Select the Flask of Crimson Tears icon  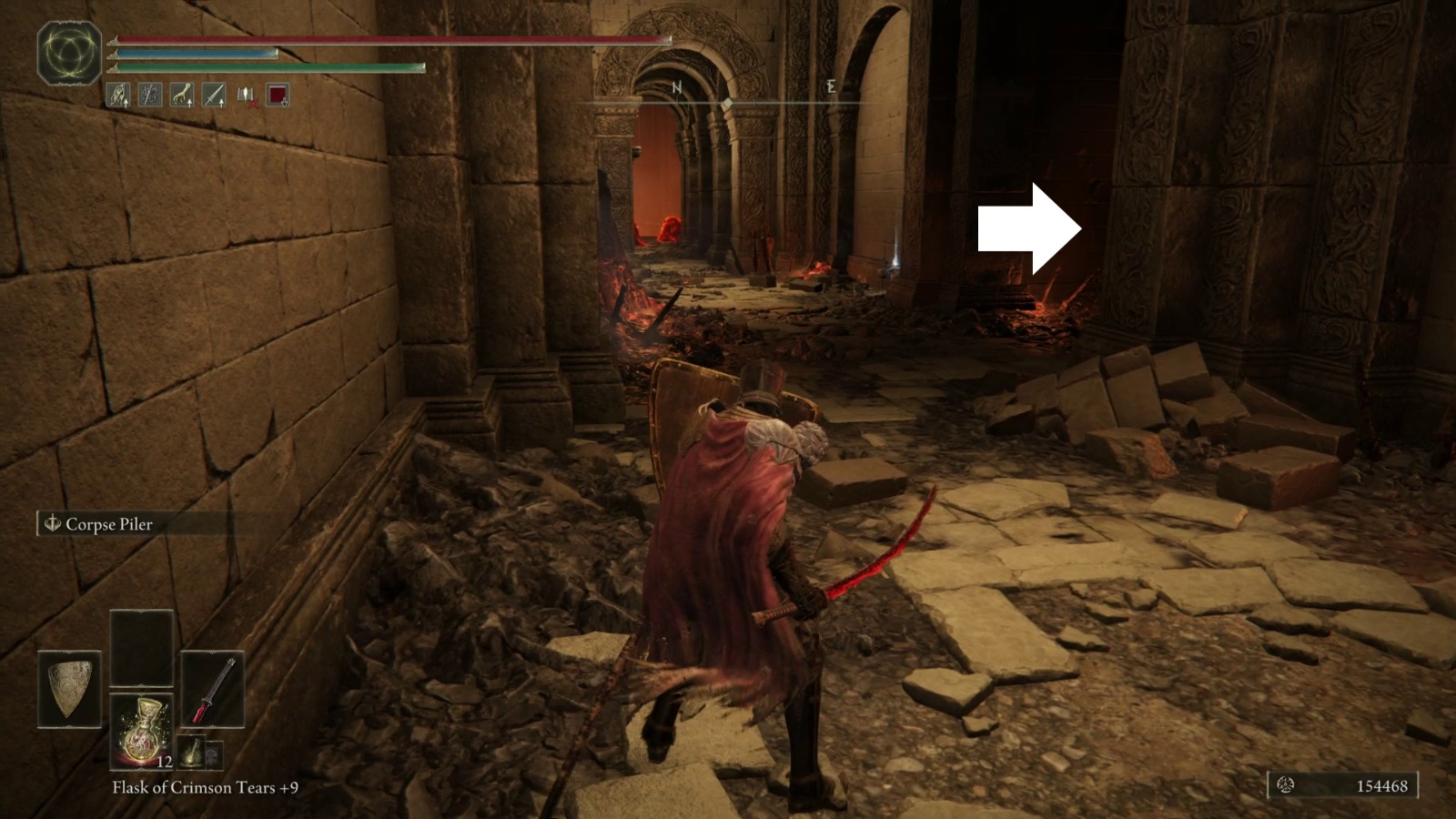coord(143,733)
